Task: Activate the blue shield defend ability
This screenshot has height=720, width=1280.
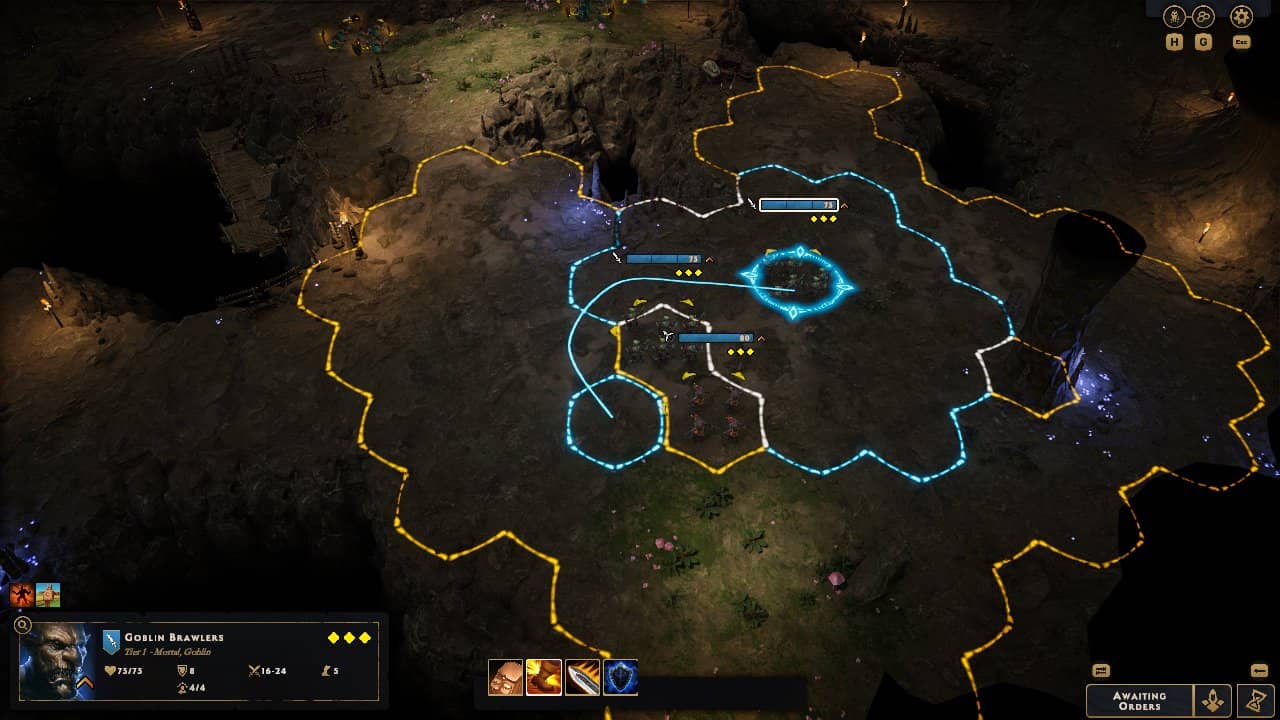Action: (620, 677)
